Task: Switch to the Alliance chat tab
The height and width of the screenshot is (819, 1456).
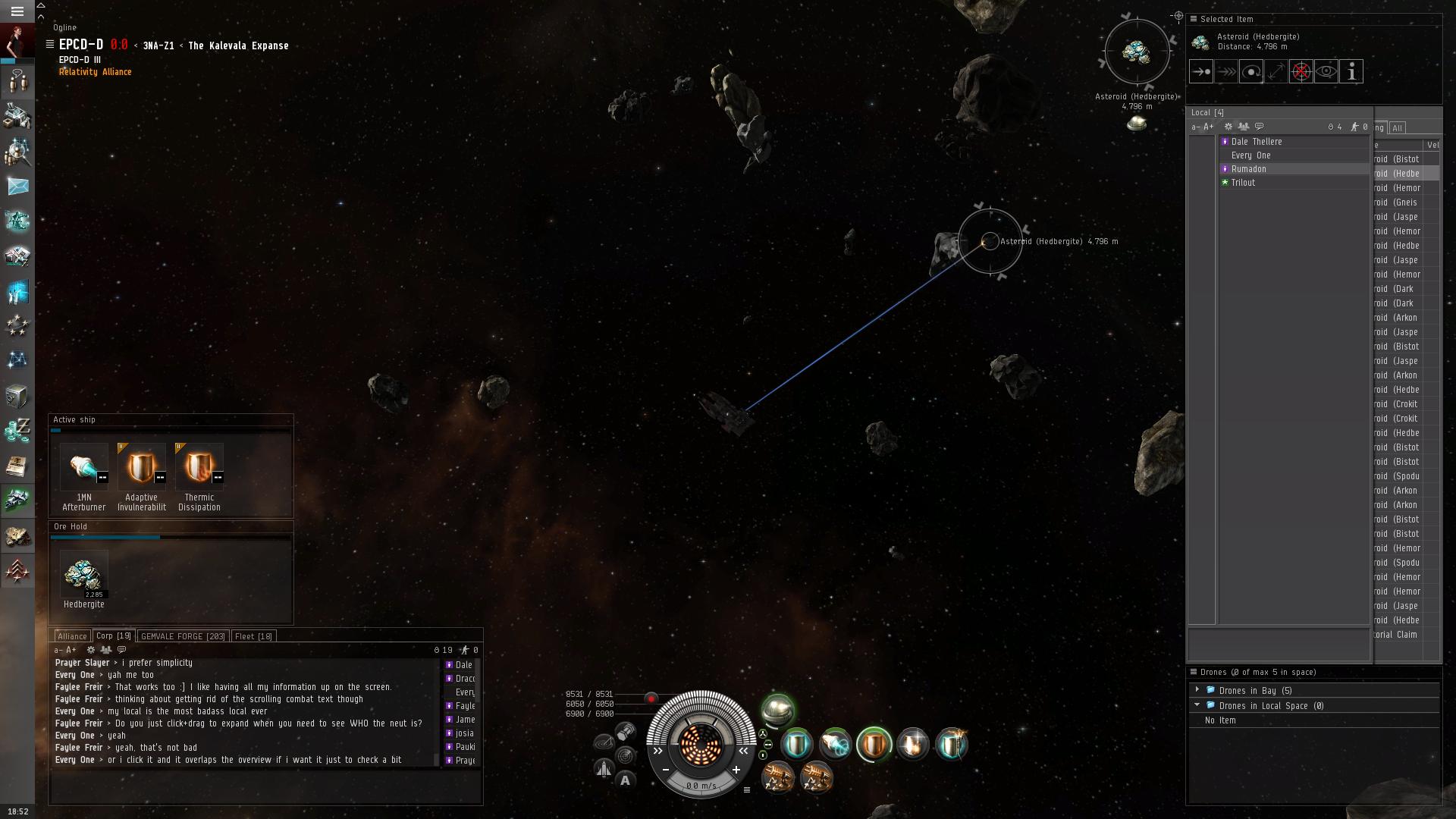Action: [x=72, y=636]
